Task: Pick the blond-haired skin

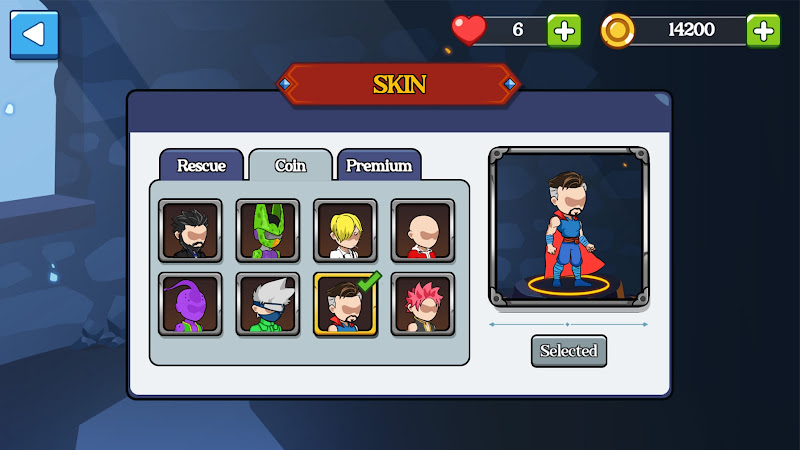Action: 345,230
